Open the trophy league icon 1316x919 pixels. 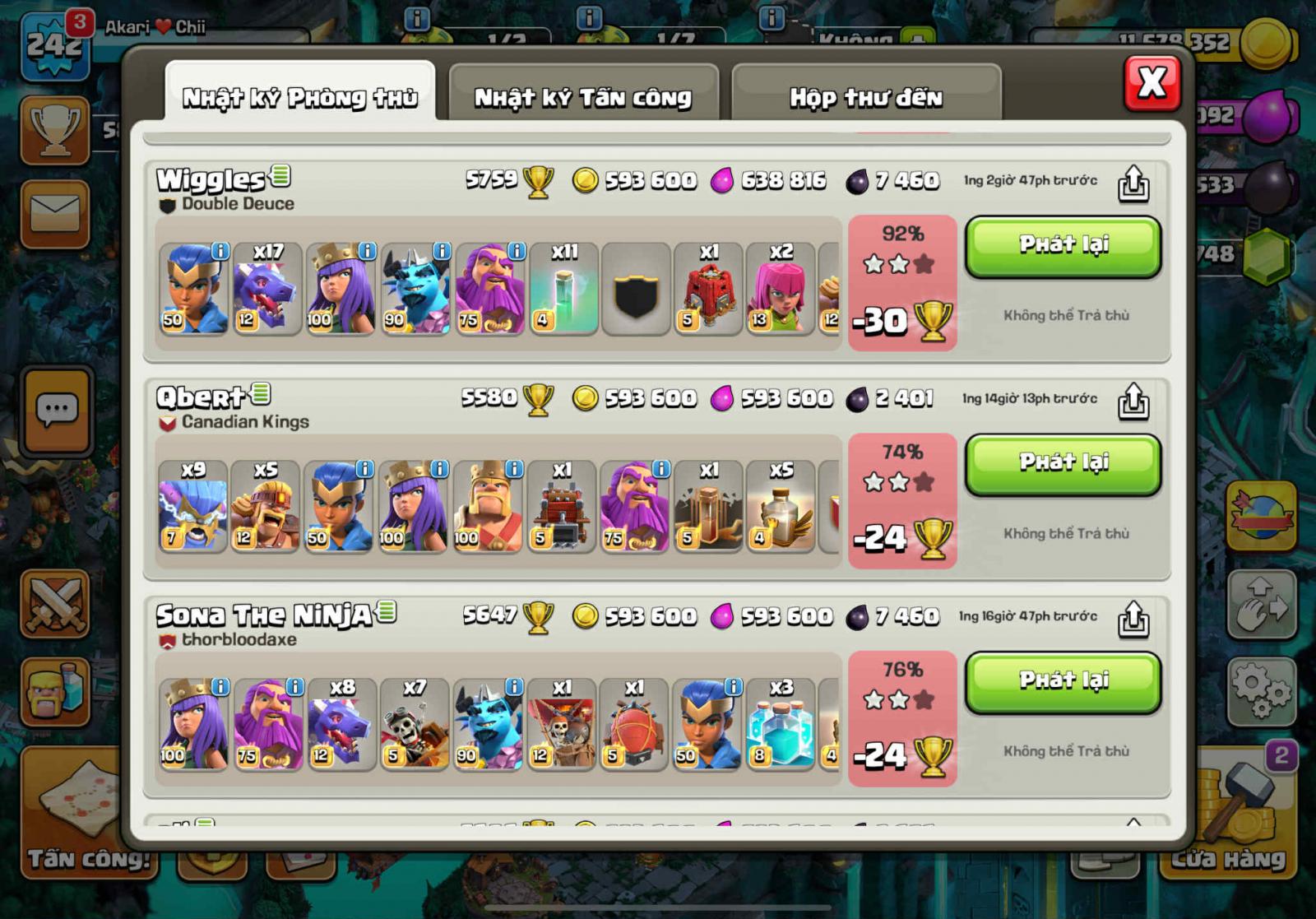coord(54,130)
